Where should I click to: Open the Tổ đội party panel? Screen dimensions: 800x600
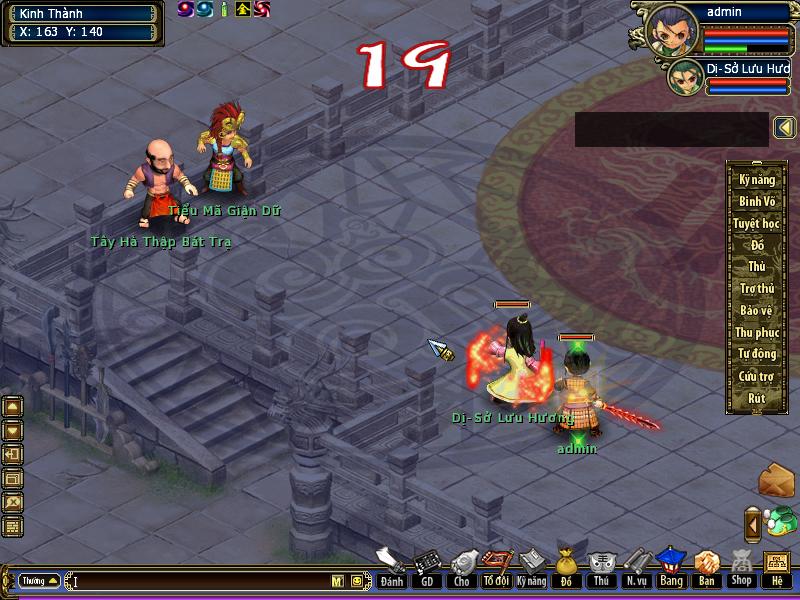tap(495, 569)
